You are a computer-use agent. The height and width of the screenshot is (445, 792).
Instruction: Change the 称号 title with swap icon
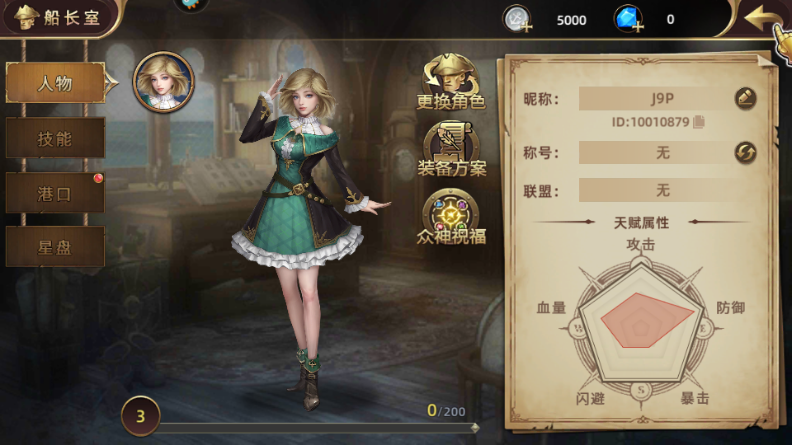point(745,152)
